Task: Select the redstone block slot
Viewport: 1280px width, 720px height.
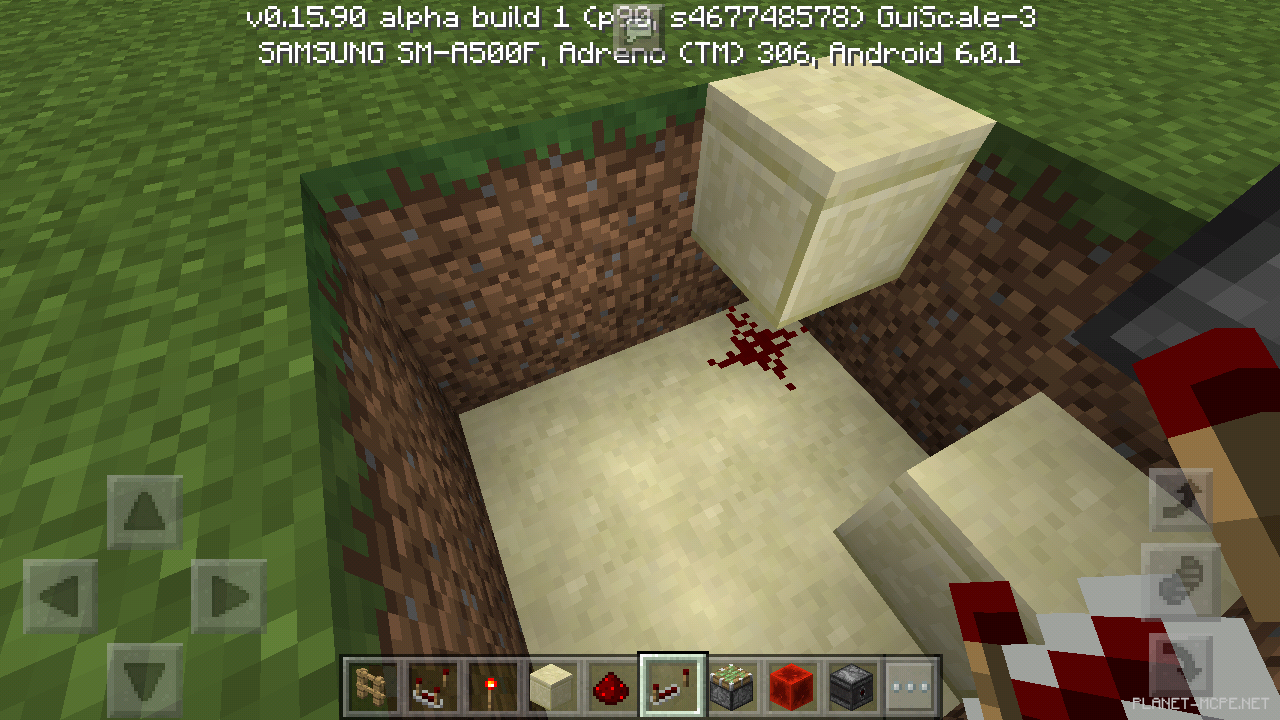Action: pyautogui.click(x=791, y=686)
